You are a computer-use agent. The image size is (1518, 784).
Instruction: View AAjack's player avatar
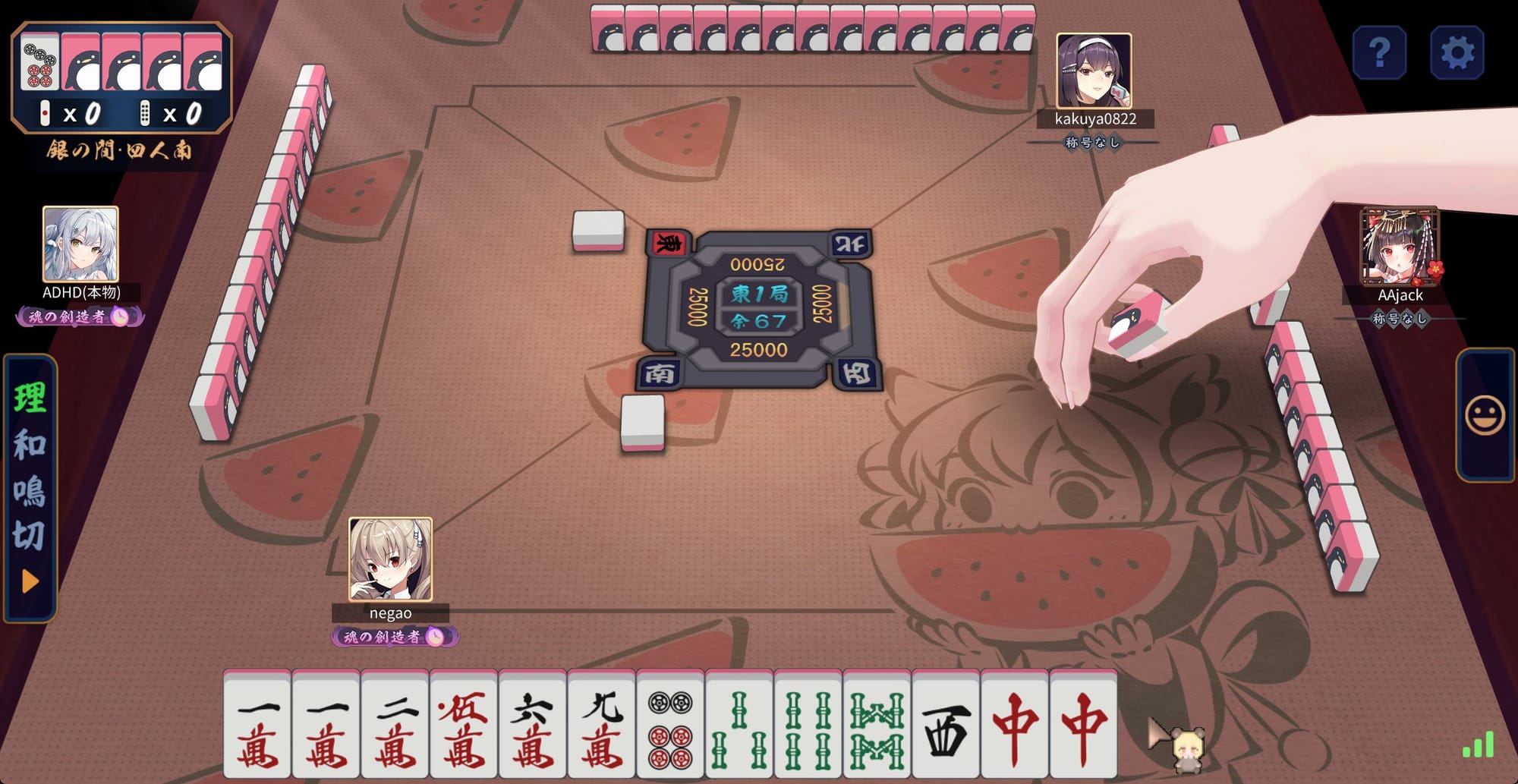(x=1400, y=246)
